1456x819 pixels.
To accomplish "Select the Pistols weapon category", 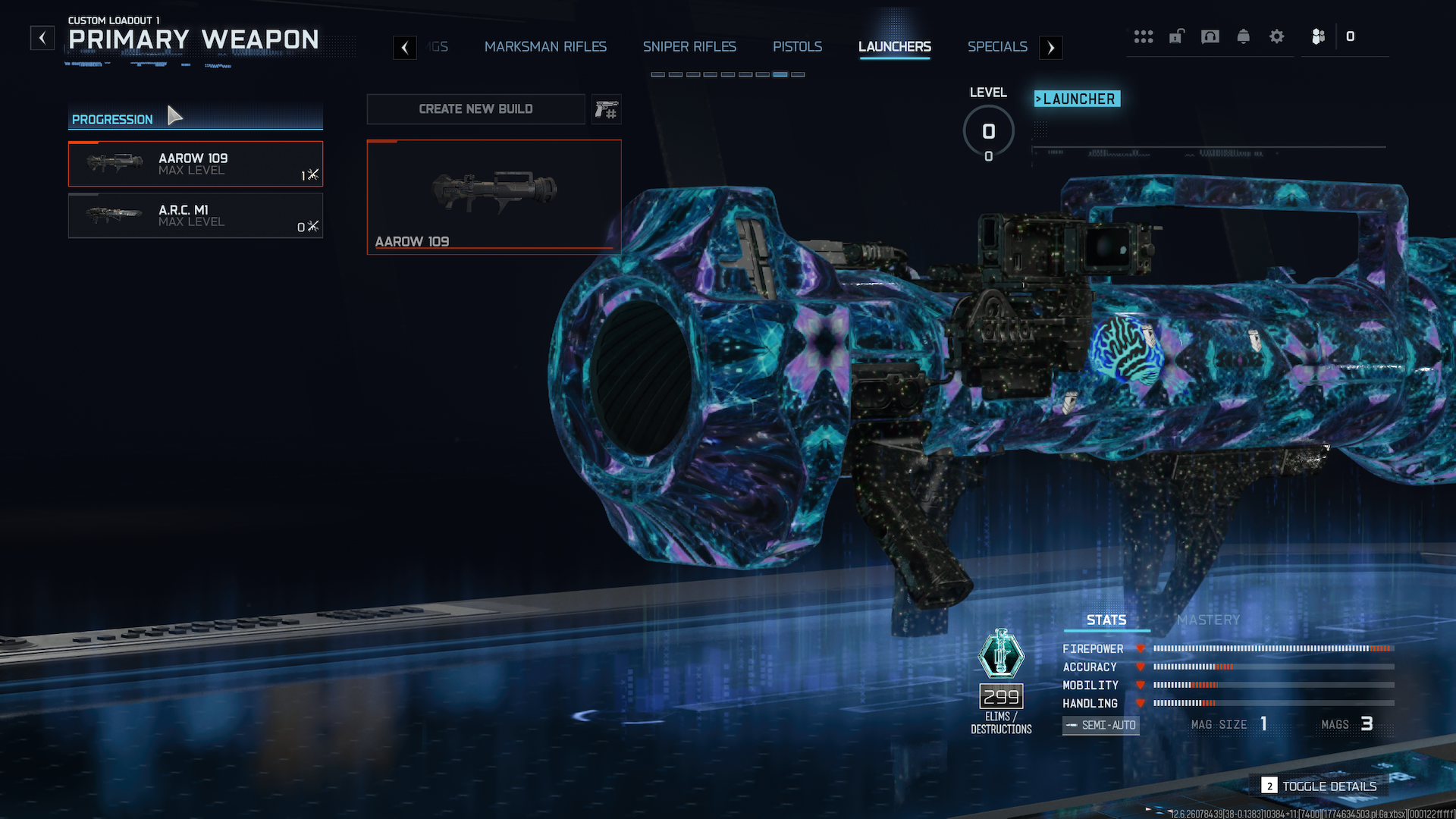I will (797, 47).
